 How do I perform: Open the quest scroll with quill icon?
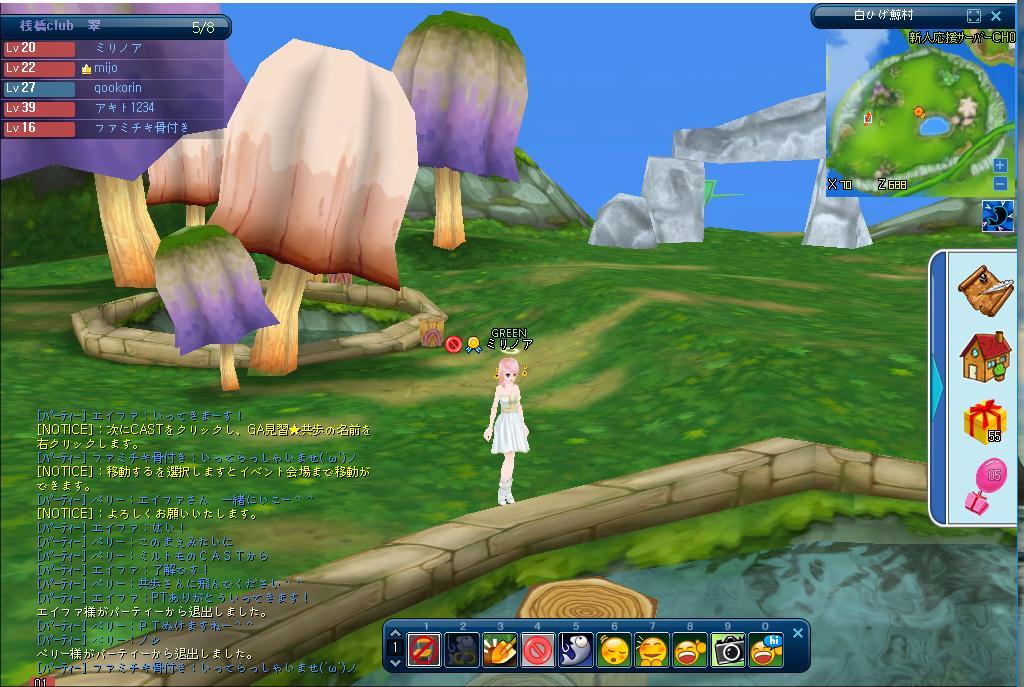(985, 290)
